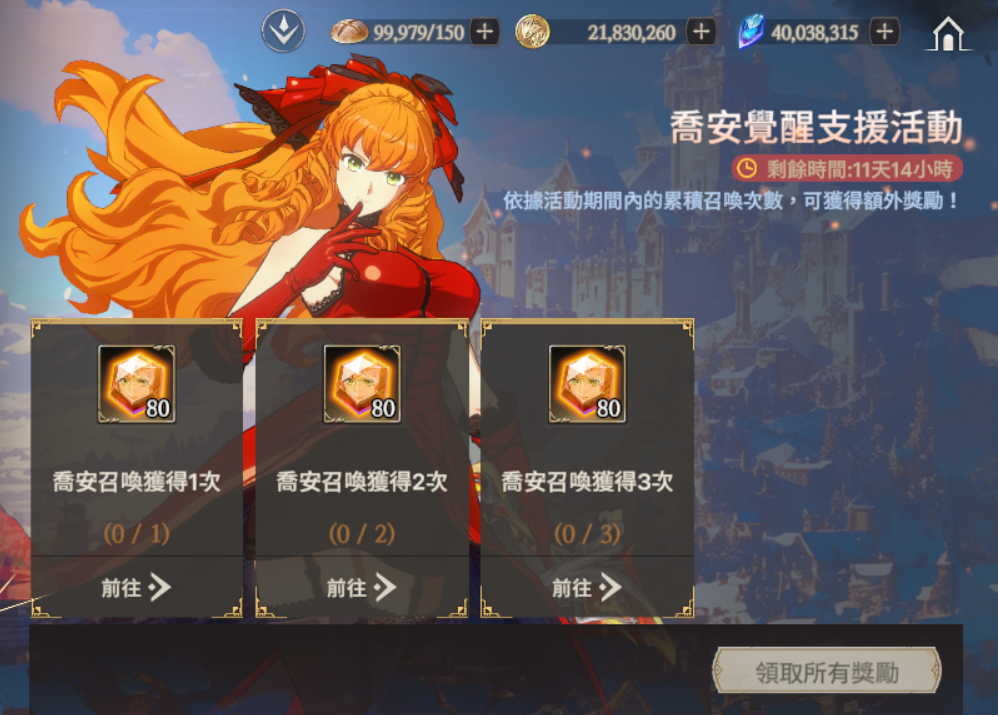This screenshot has height=715, width=998.
Task: Inspect the reward icon for the 3次 mission
Action: tap(587, 384)
